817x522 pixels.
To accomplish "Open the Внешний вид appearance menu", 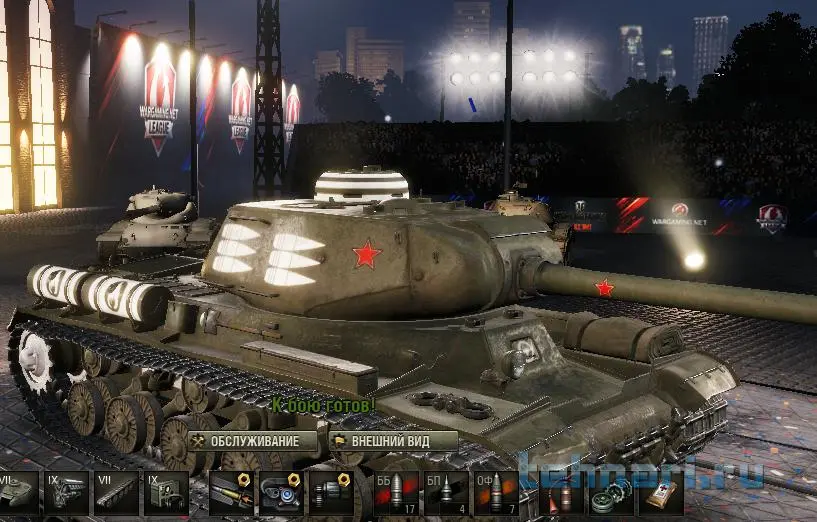I will coord(393,441).
